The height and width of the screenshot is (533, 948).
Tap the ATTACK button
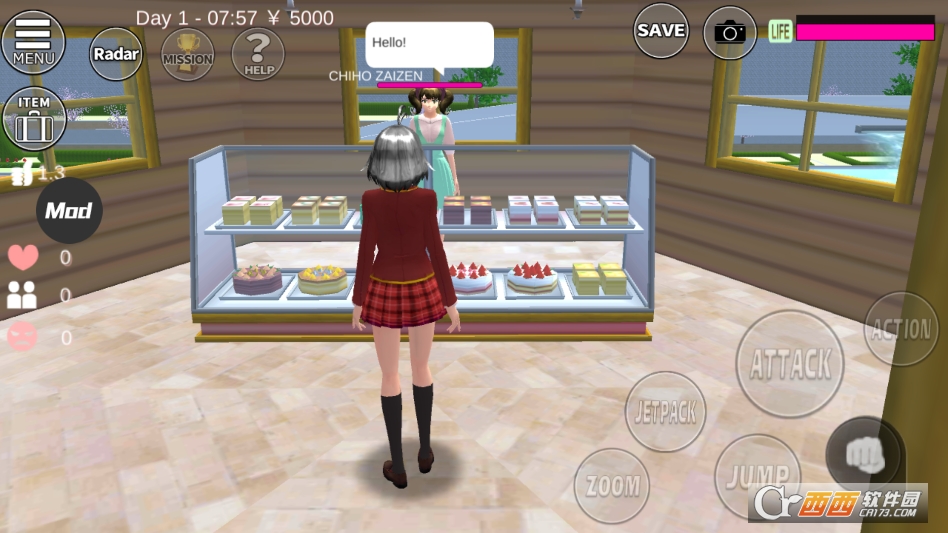tap(790, 364)
